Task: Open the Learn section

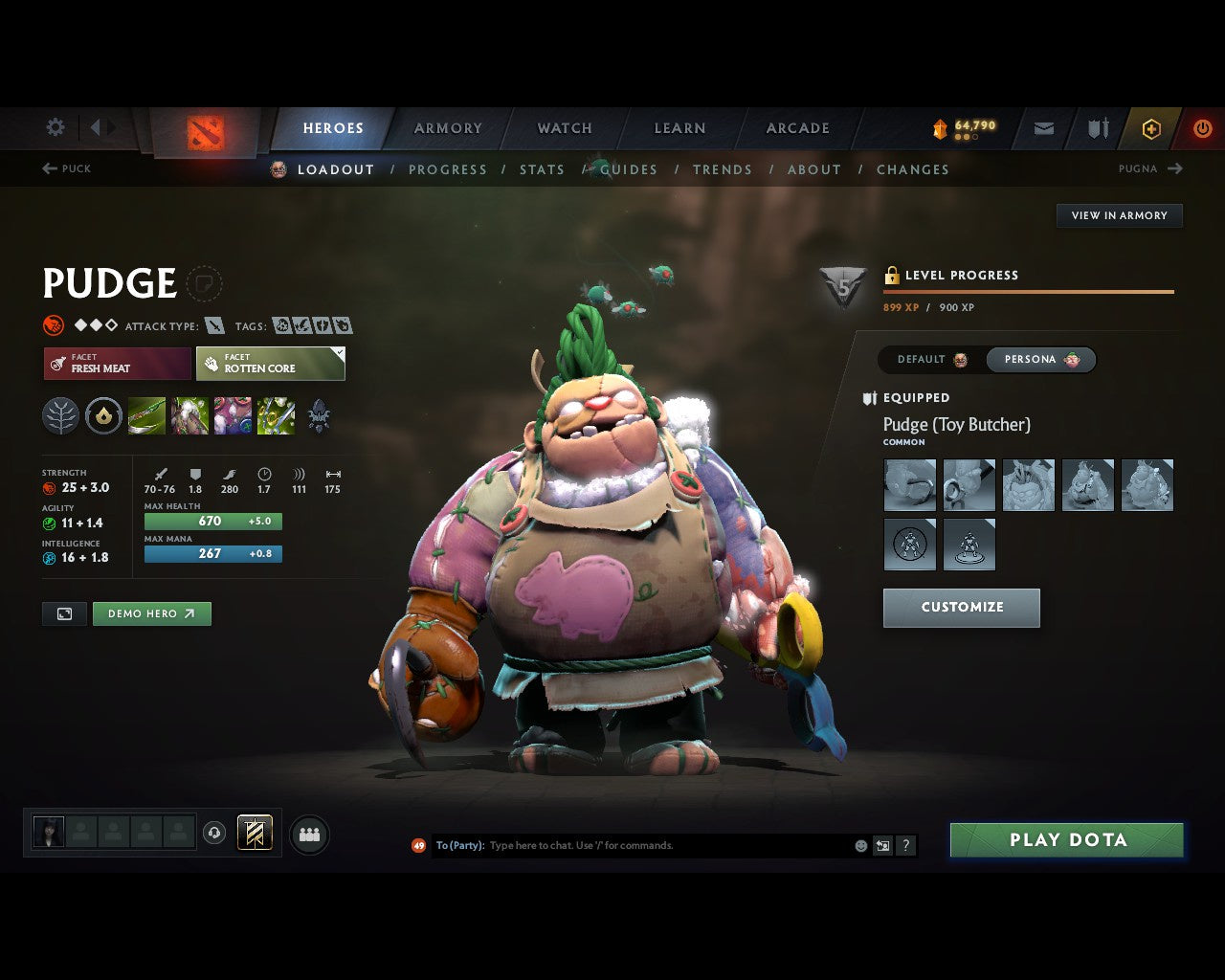Action: click(679, 128)
